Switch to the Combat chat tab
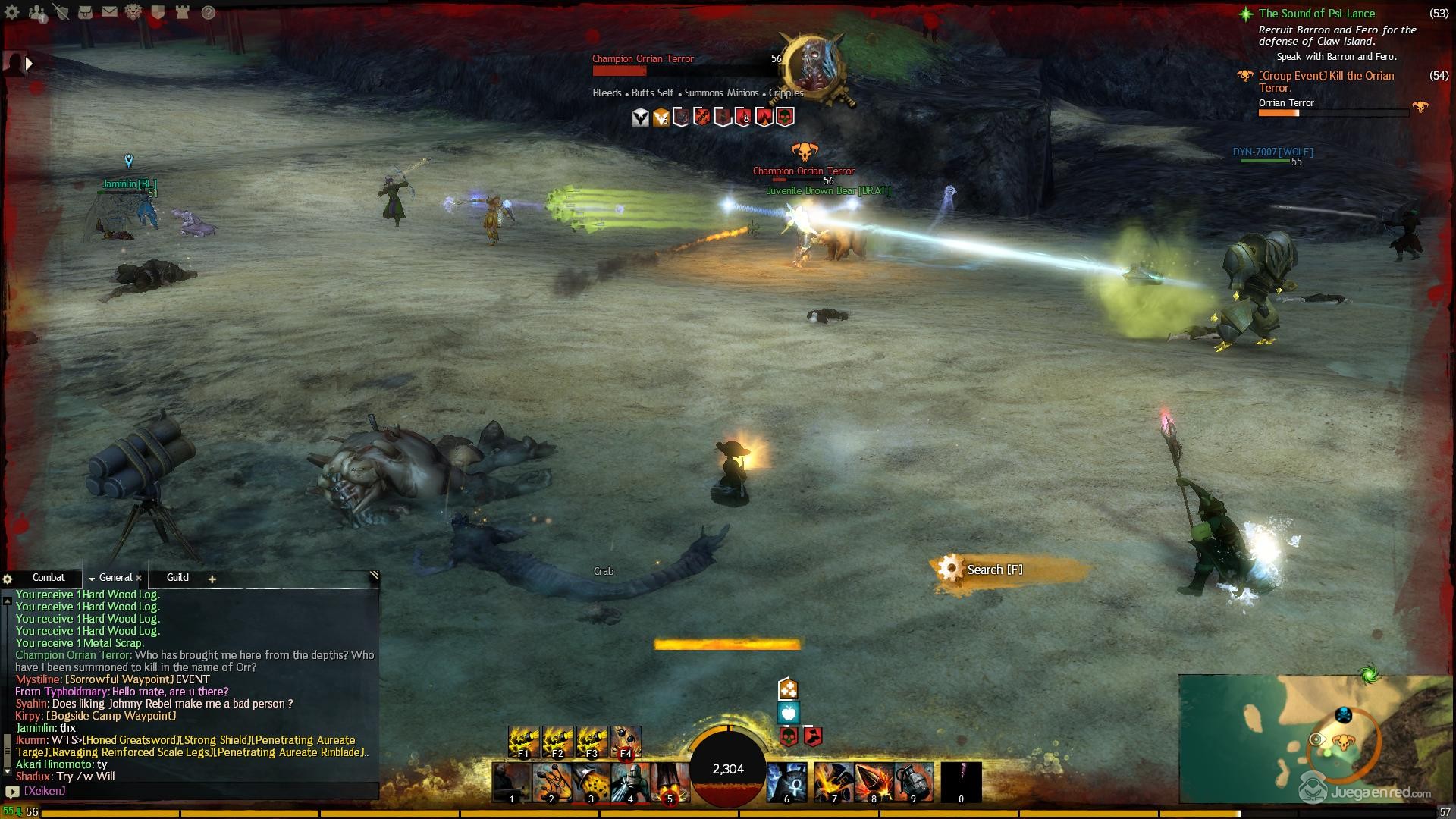 49,578
